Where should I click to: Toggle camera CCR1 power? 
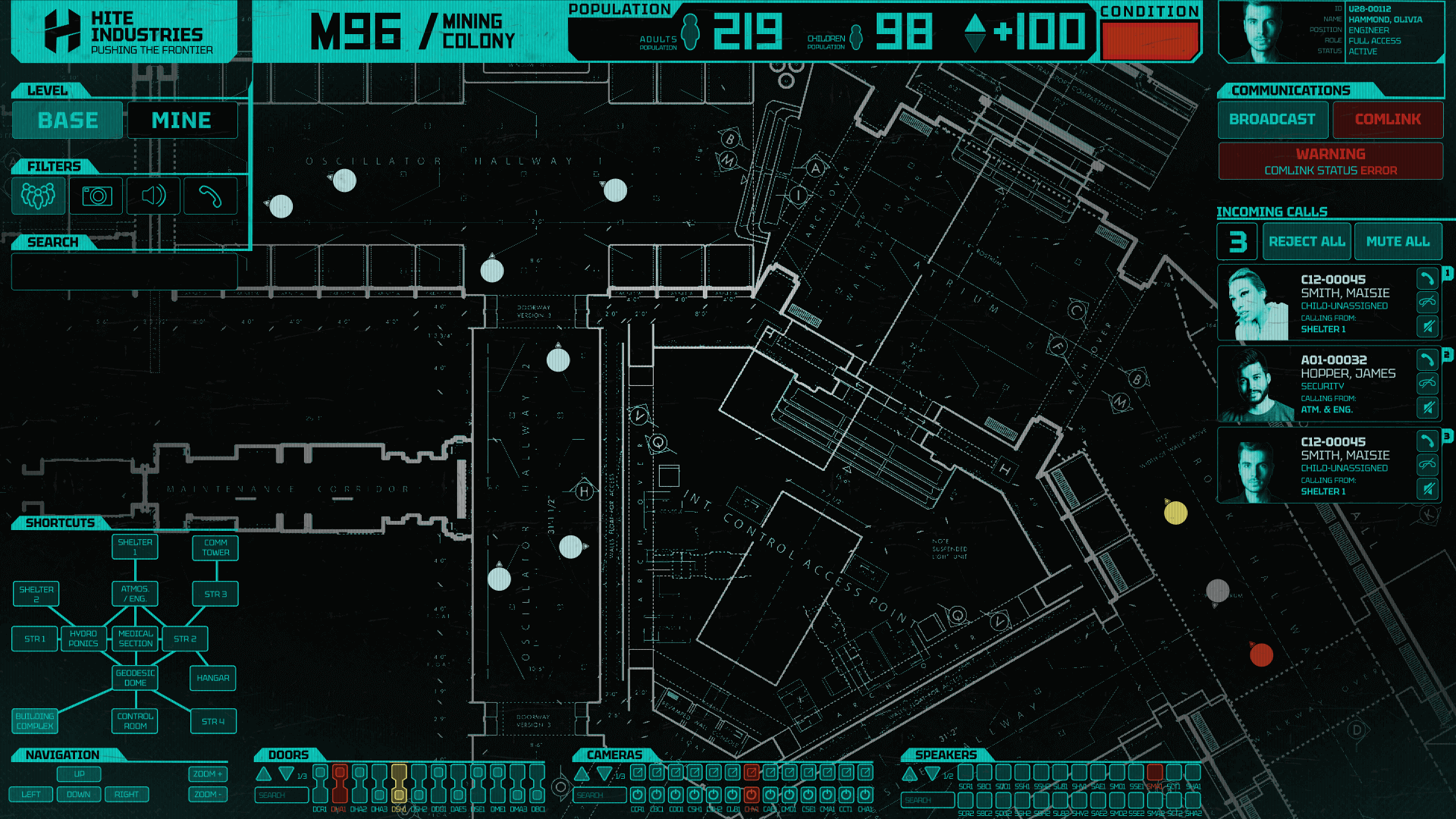click(638, 795)
